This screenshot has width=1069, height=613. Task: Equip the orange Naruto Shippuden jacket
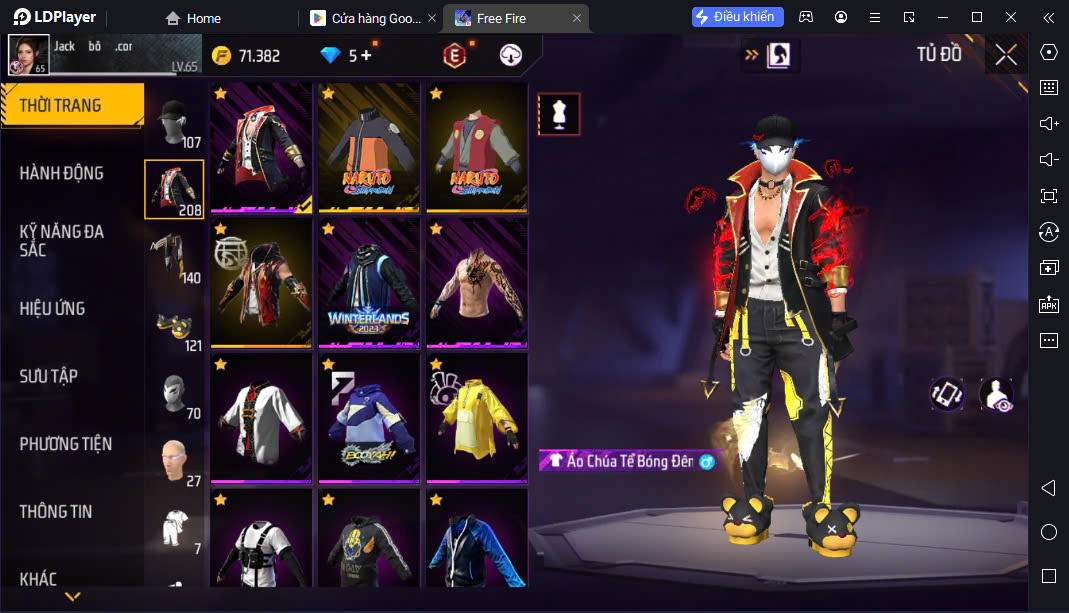(369, 147)
